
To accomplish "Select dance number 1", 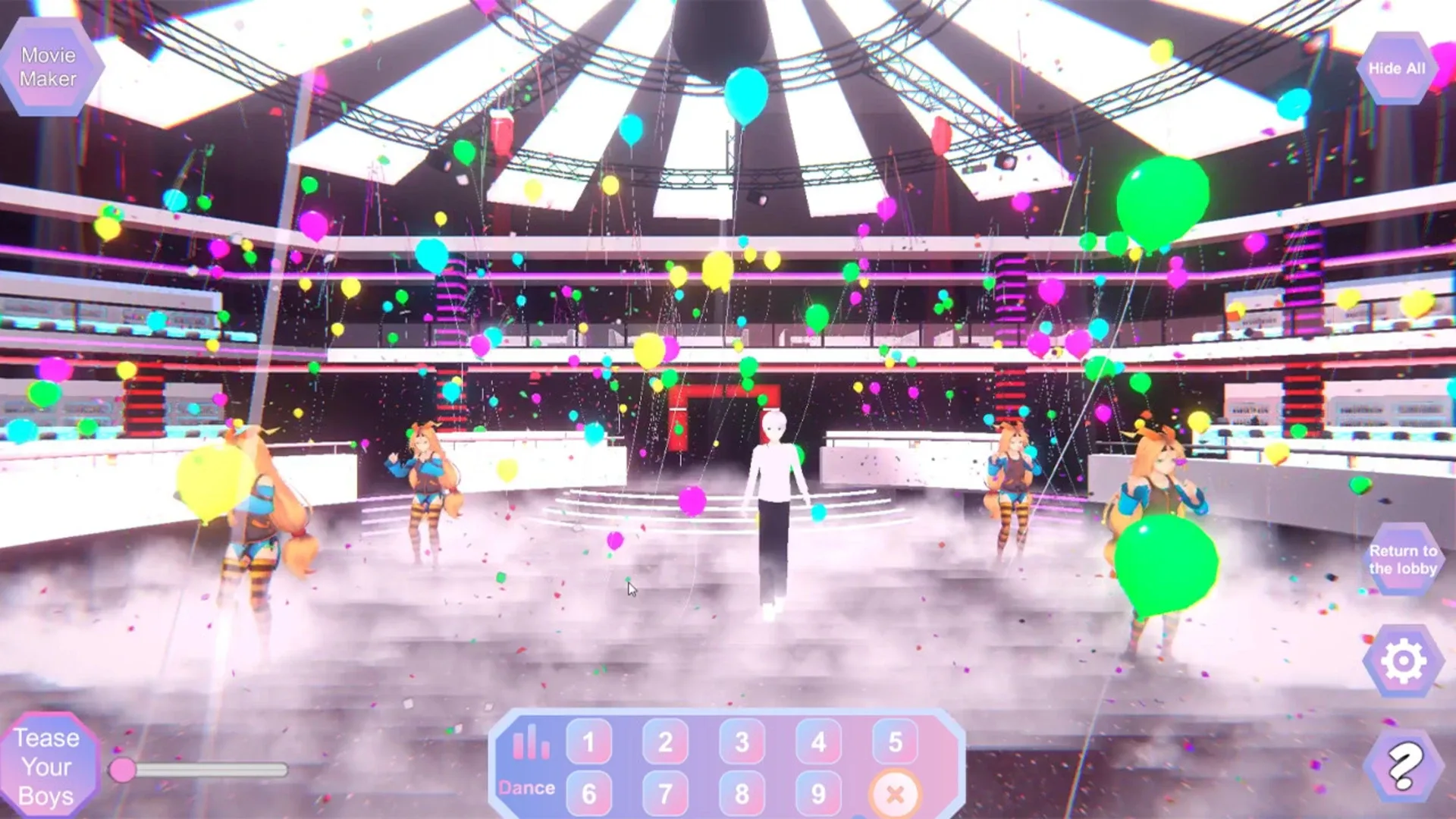I will pyautogui.click(x=589, y=742).
